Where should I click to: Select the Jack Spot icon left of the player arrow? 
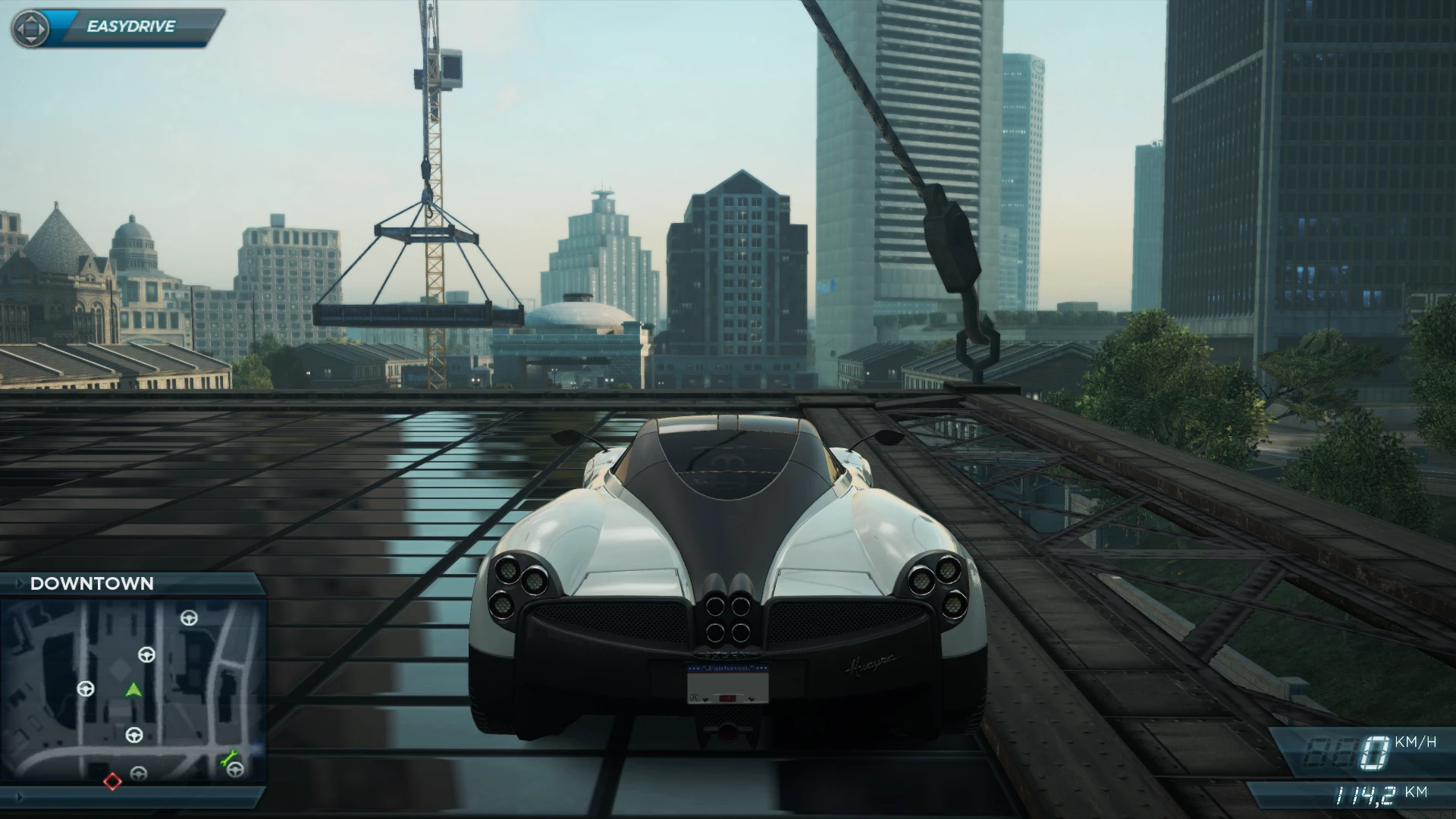(86, 689)
